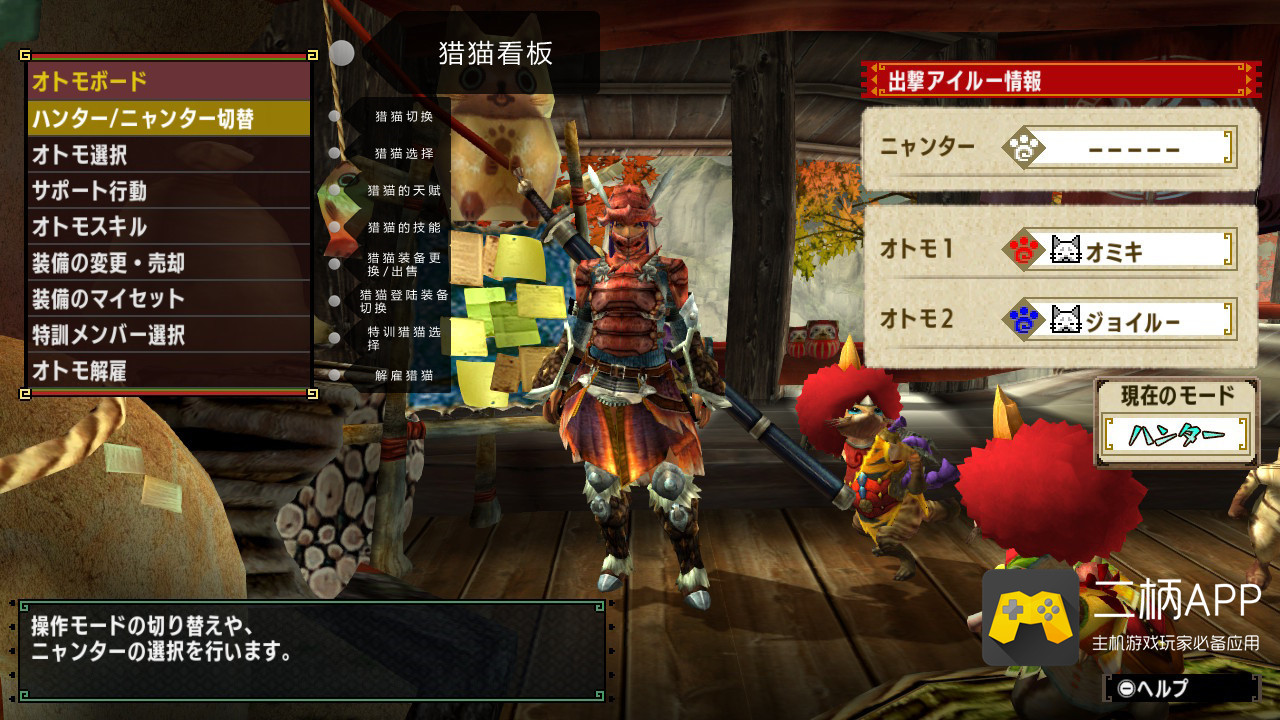The image size is (1280, 720).
Task: Open the オトモ選択 menu option
Action: (x=168, y=155)
